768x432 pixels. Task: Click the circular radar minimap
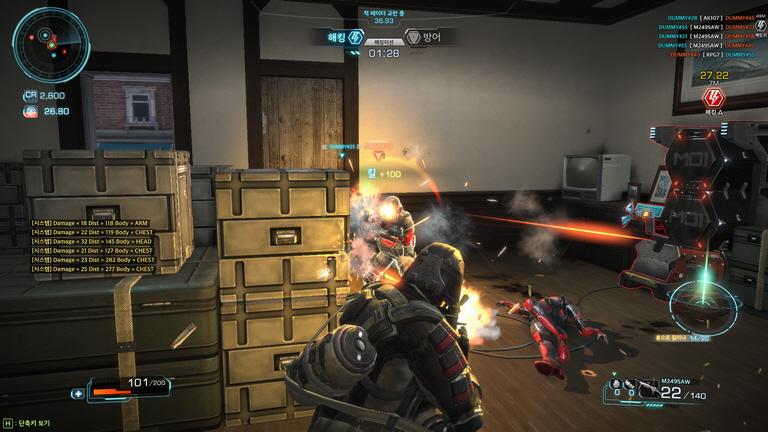coord(51,44)
